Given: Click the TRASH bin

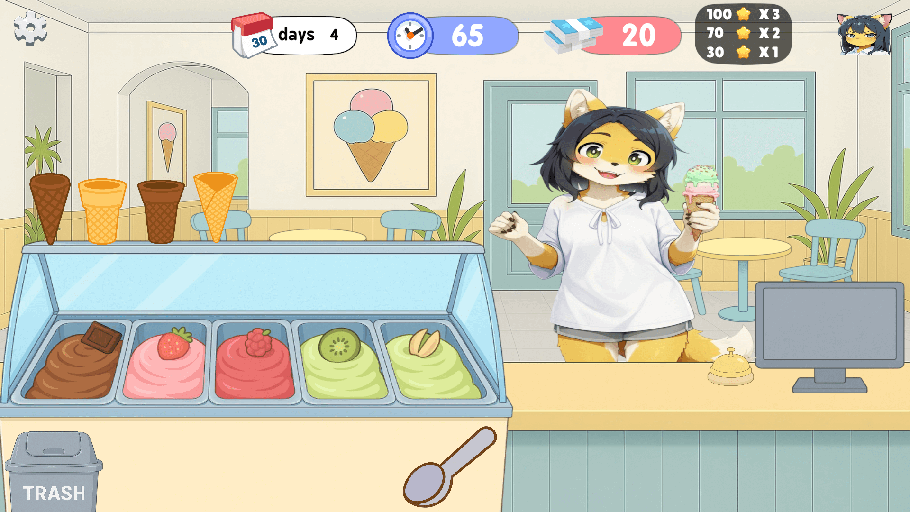Looking at the screenshot, I should point(54,472).
